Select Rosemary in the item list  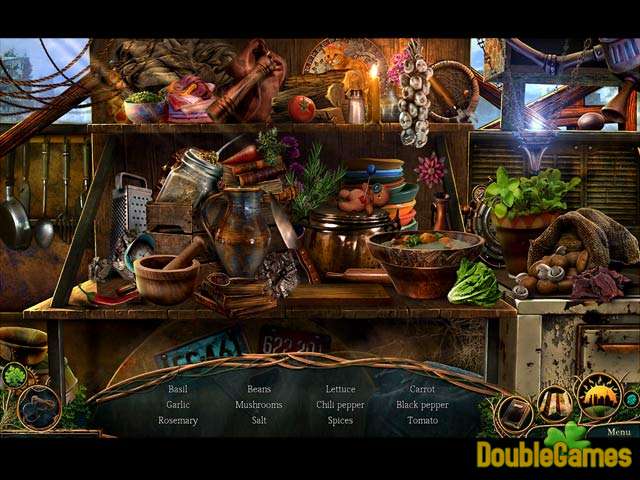(178, 420)
